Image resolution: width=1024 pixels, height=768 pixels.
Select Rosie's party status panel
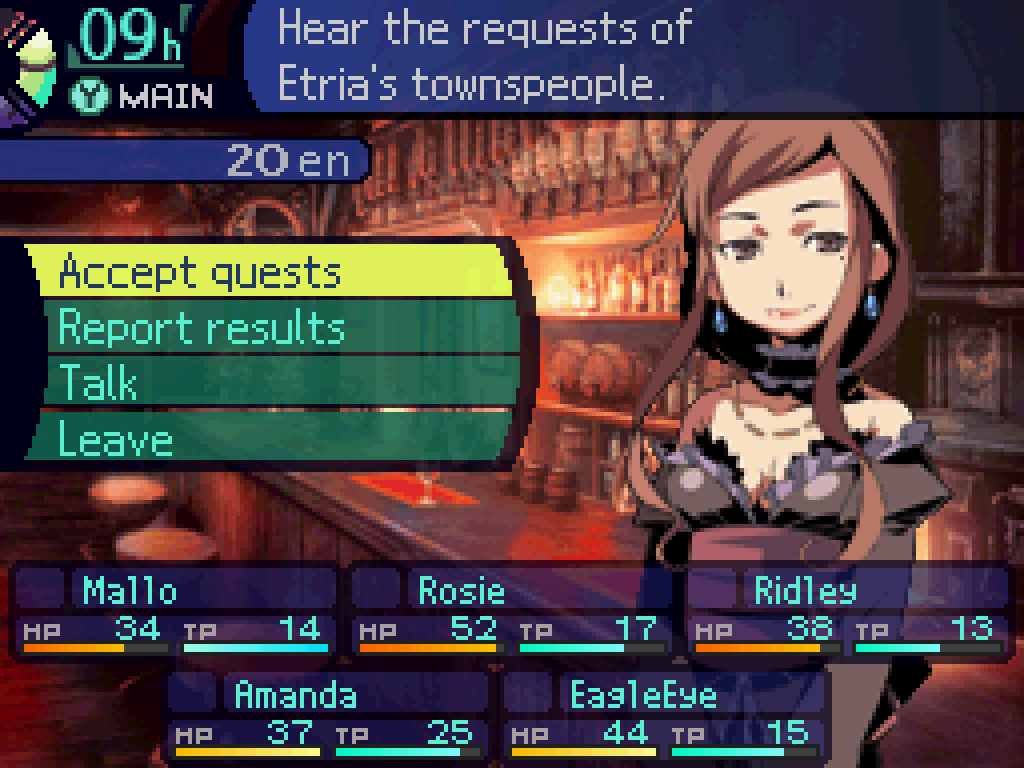(x=512, y=611)
